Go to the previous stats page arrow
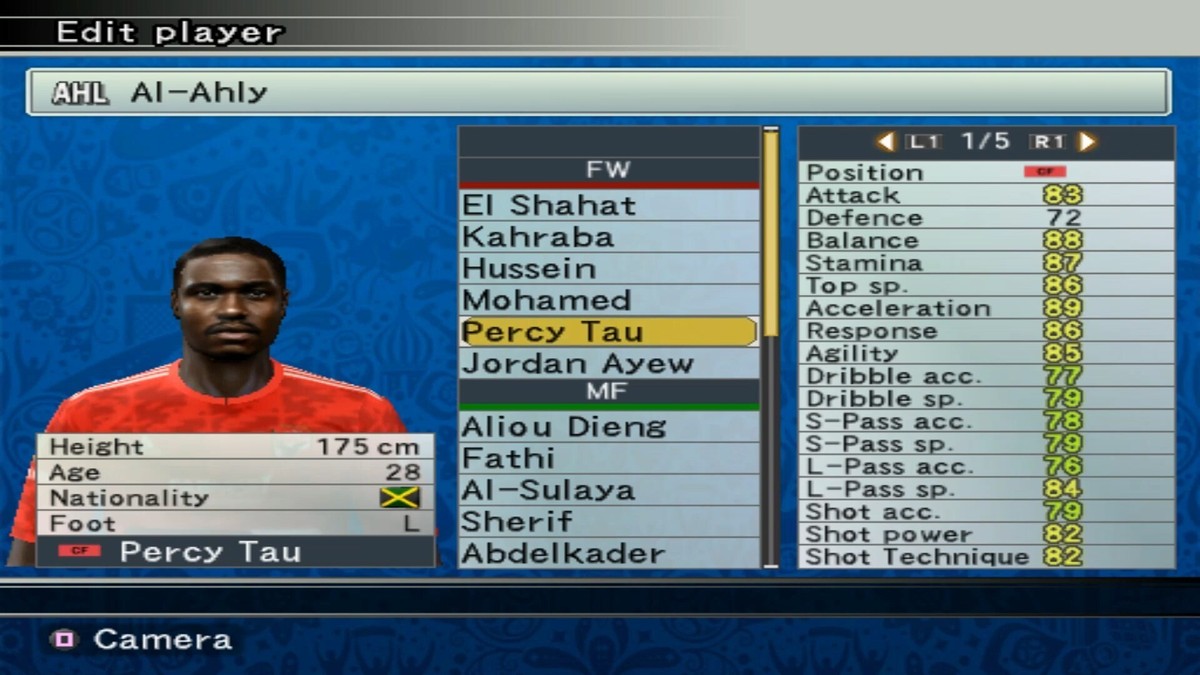This screenshot has width=1200, height=675. click(x=885, y=142)
